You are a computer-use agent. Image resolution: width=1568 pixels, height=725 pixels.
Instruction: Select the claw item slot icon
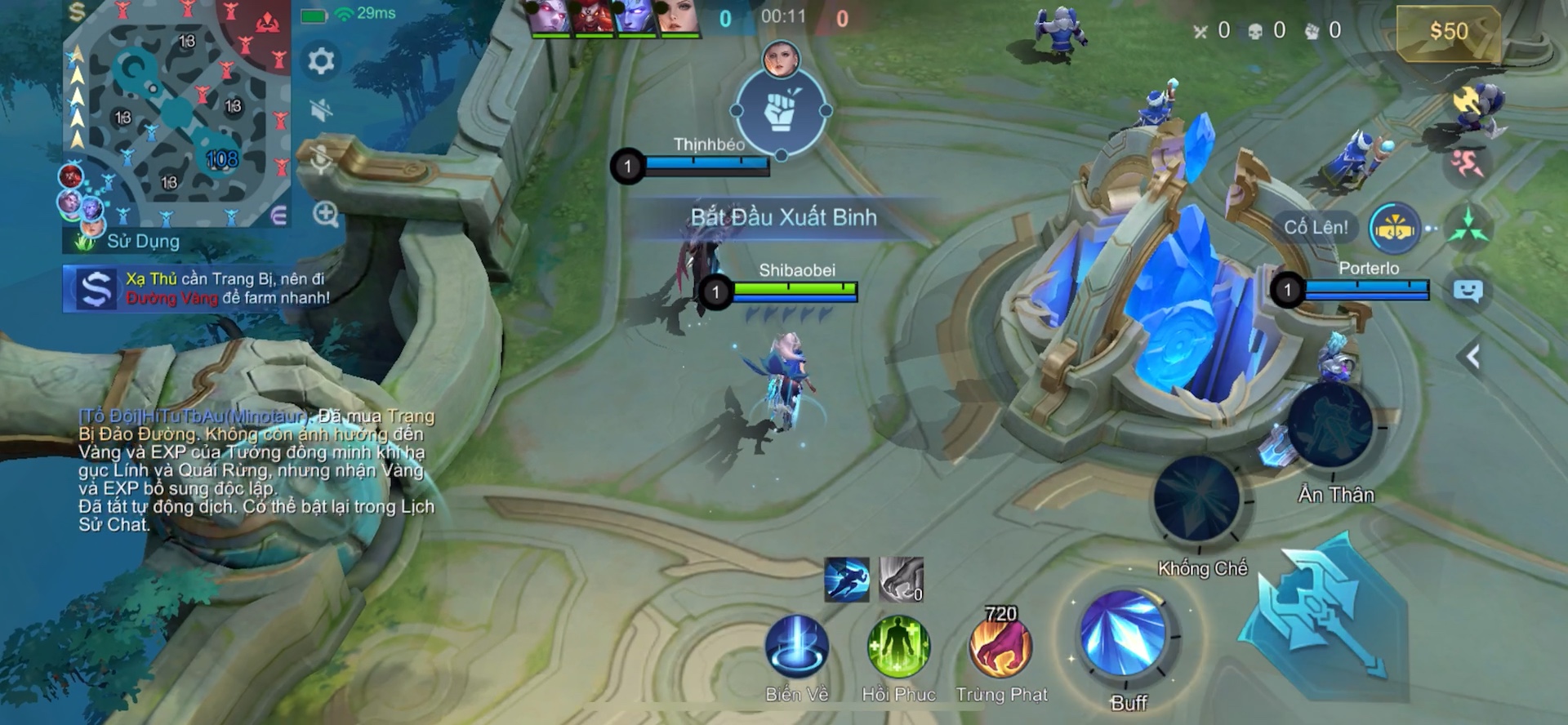pyautogui.click(x=902, y=580)
